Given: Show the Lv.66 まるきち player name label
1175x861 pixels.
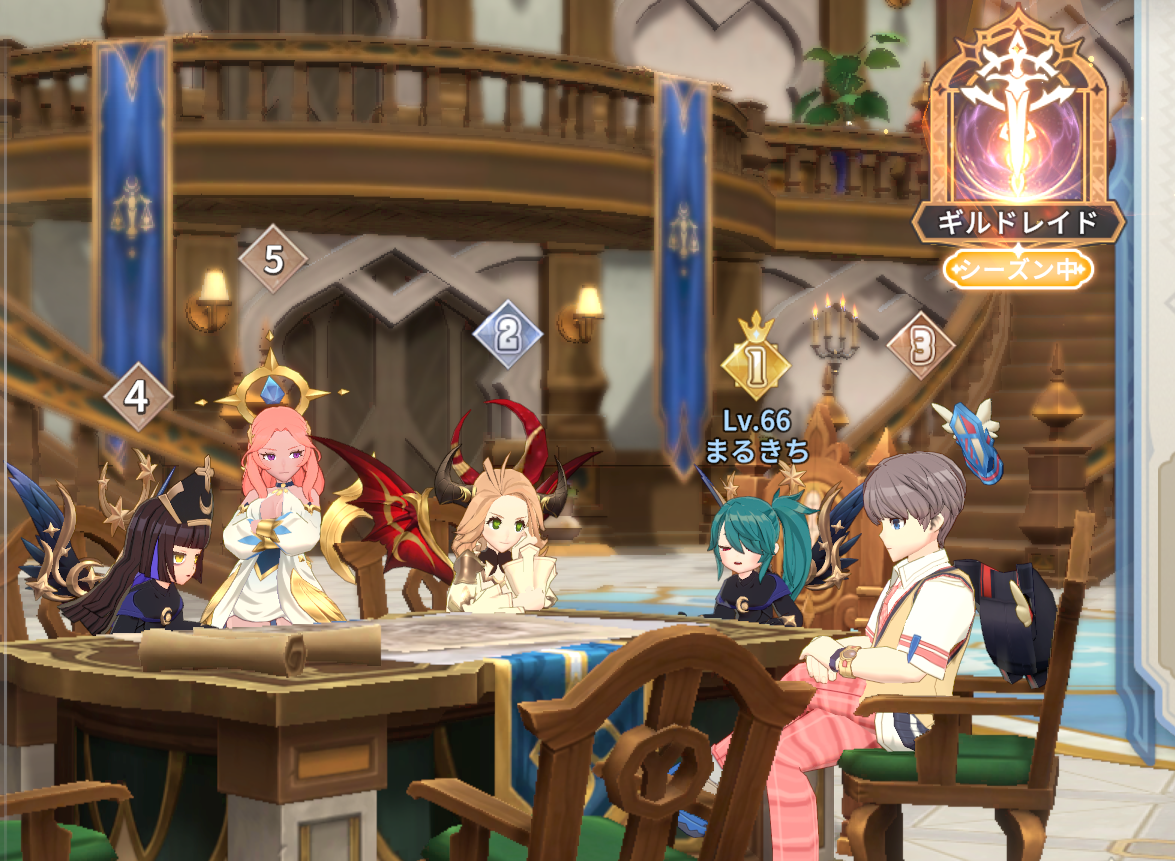Looking at the screenshot, I should click(x=756, y=435).
